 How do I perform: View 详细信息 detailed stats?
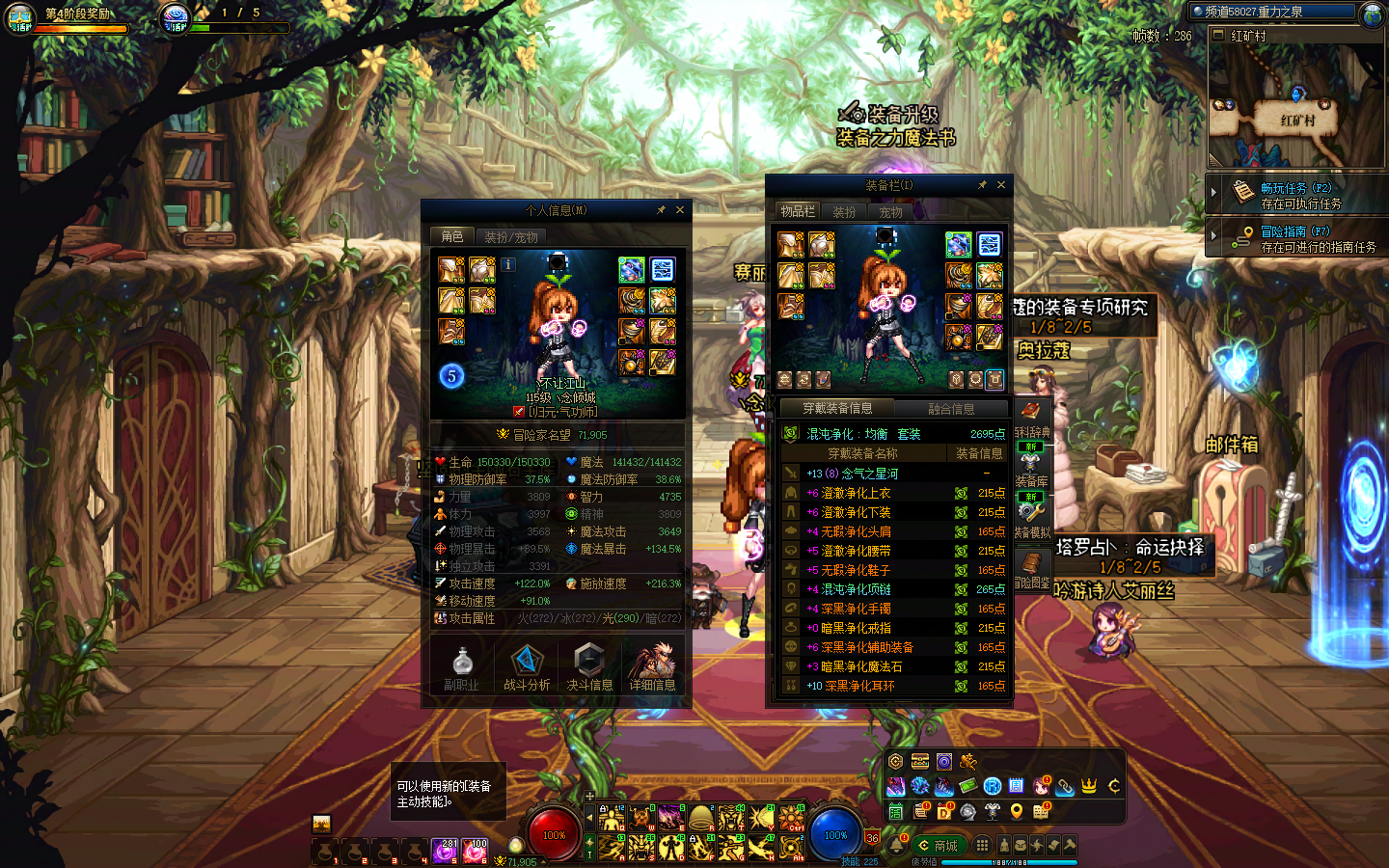(x=652, y=667)
